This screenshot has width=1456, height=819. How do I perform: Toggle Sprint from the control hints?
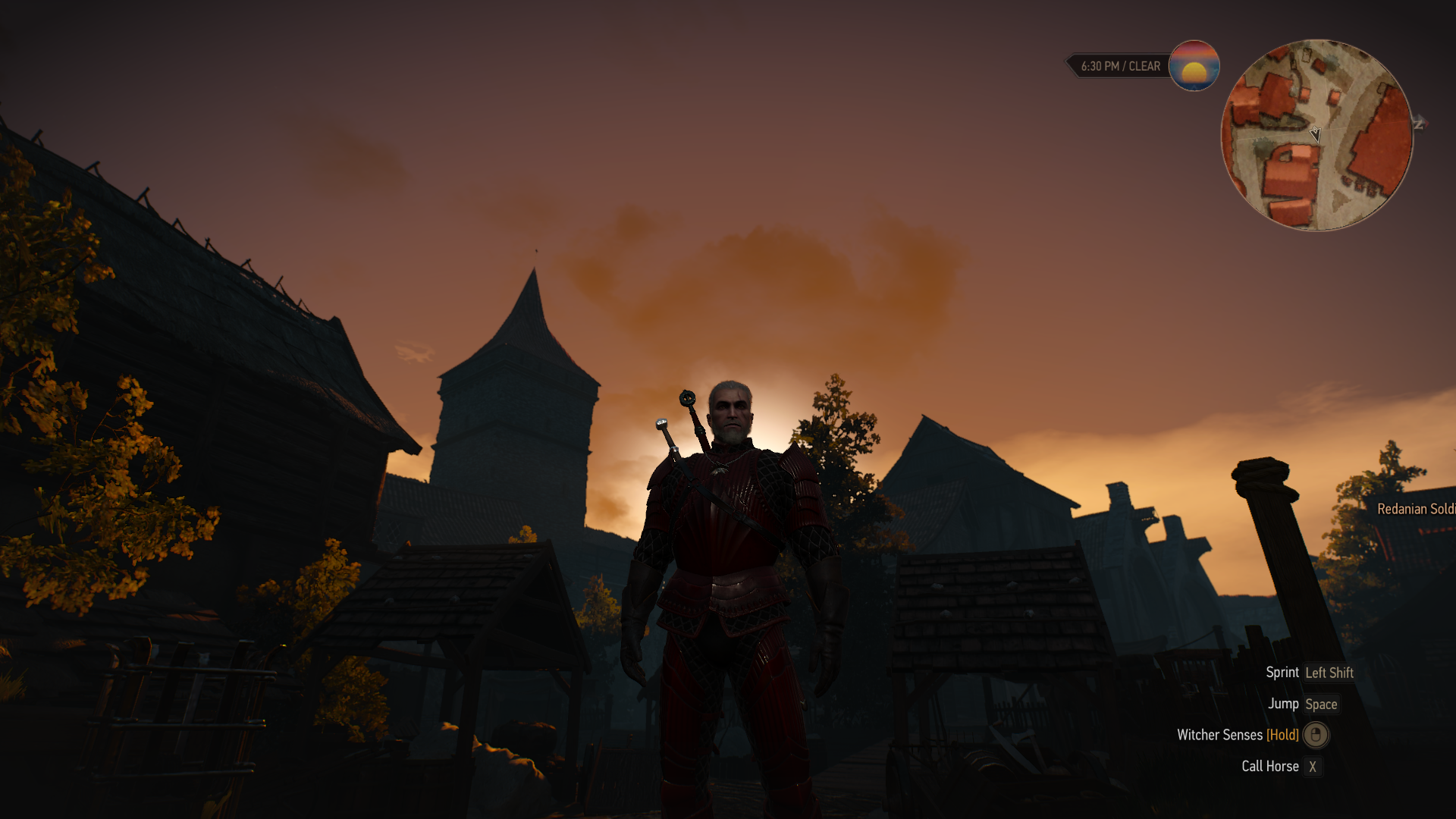pyautogui.click(x=1282, y=672)
